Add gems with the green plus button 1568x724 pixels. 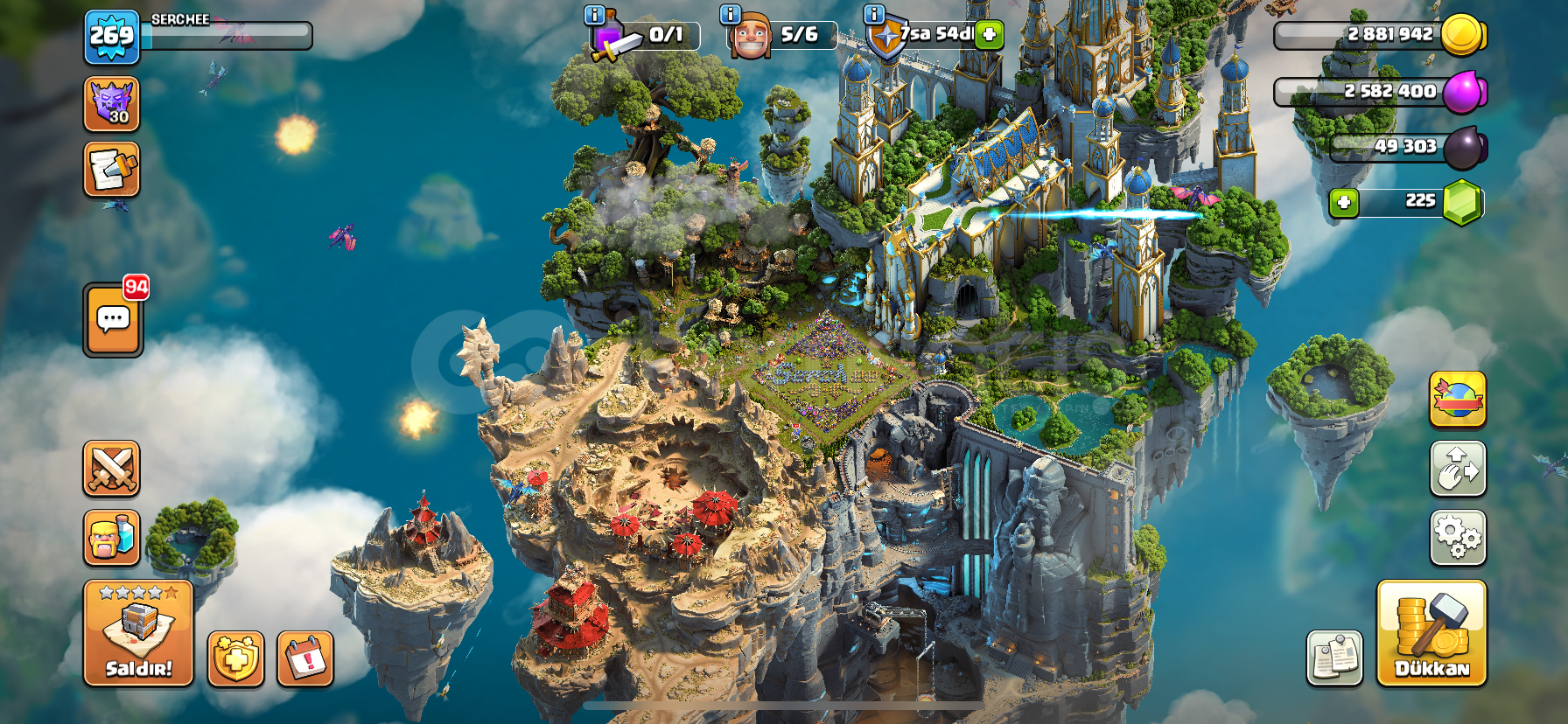[x=1344, y=203]
